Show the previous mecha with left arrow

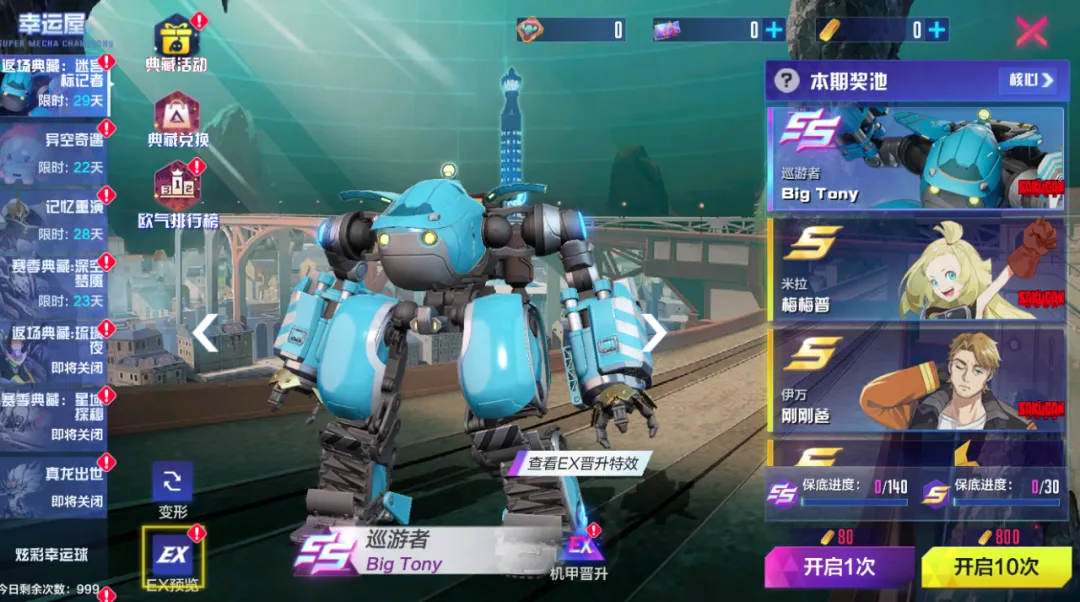(x=206, y=333)
